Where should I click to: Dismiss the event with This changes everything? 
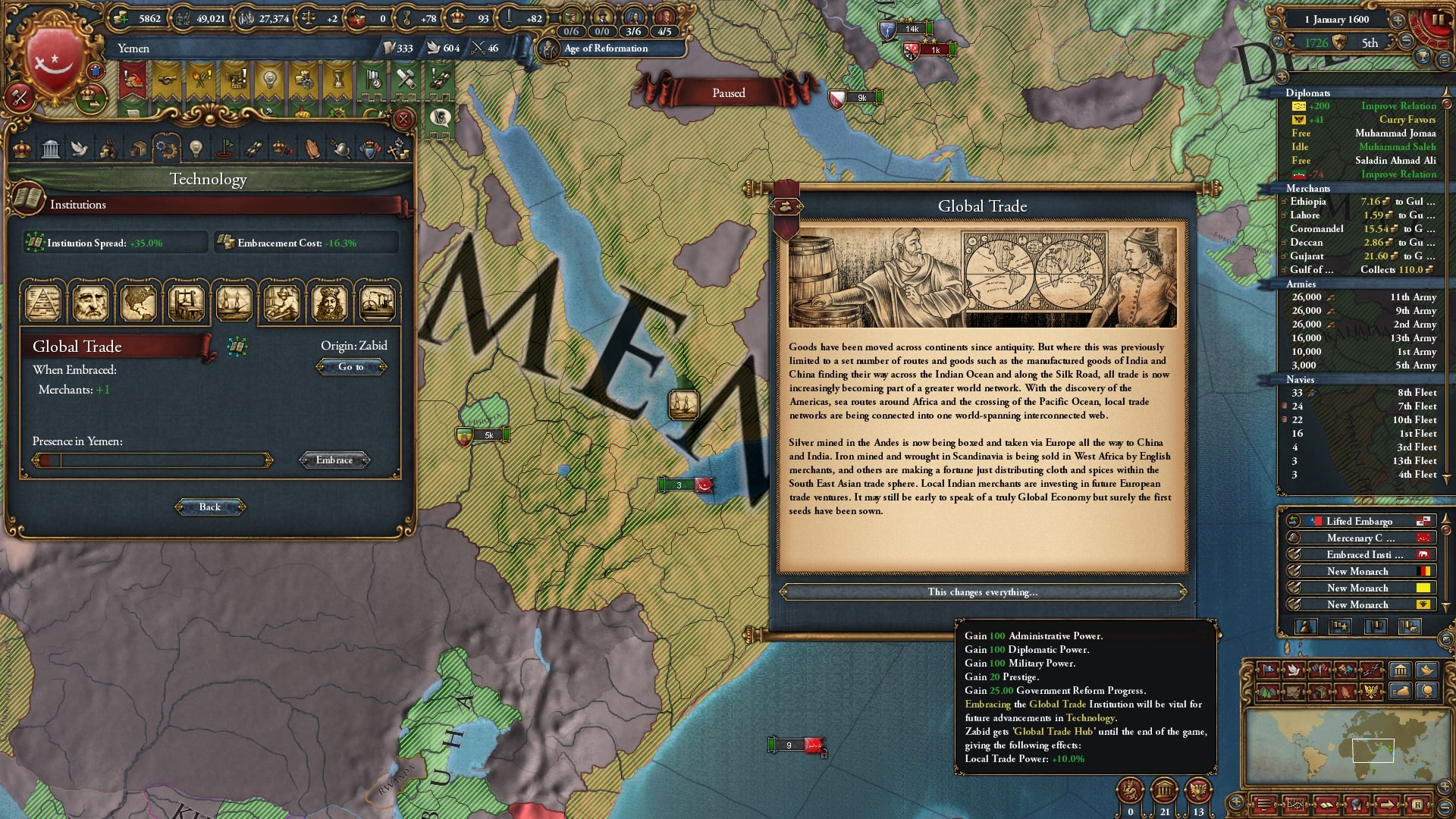click(982, 592)
